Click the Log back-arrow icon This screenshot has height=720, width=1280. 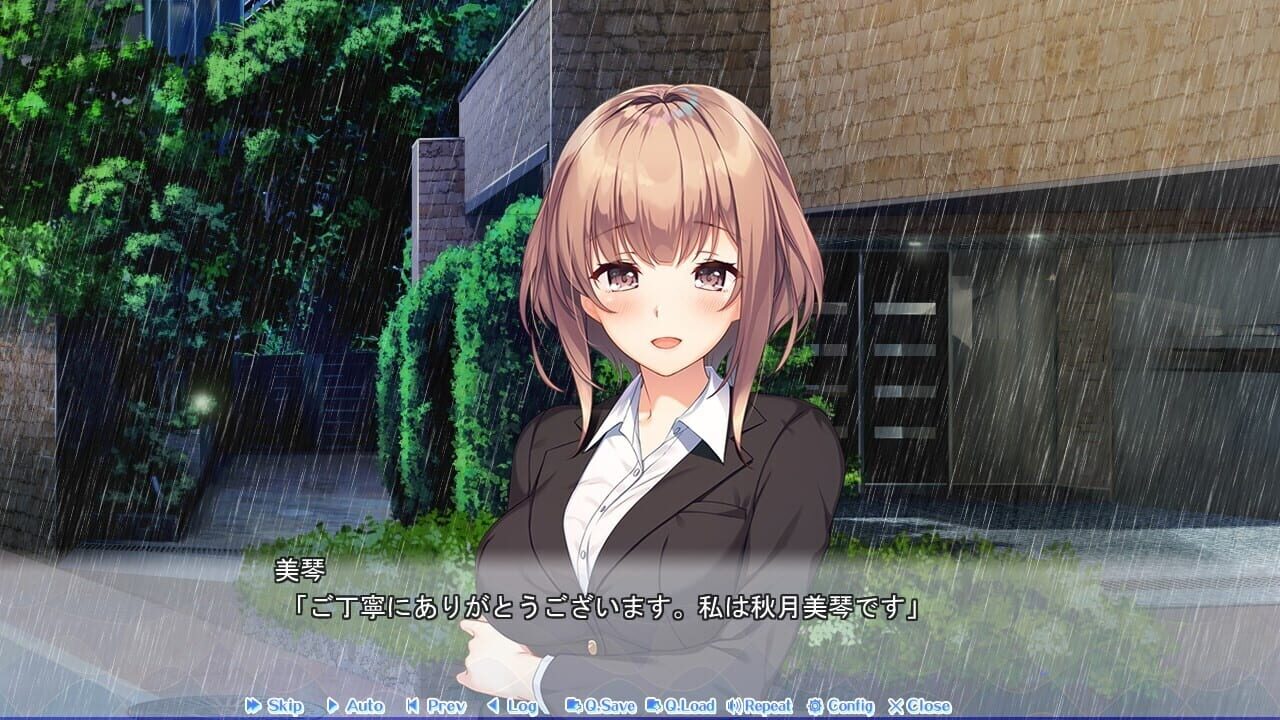494,706
